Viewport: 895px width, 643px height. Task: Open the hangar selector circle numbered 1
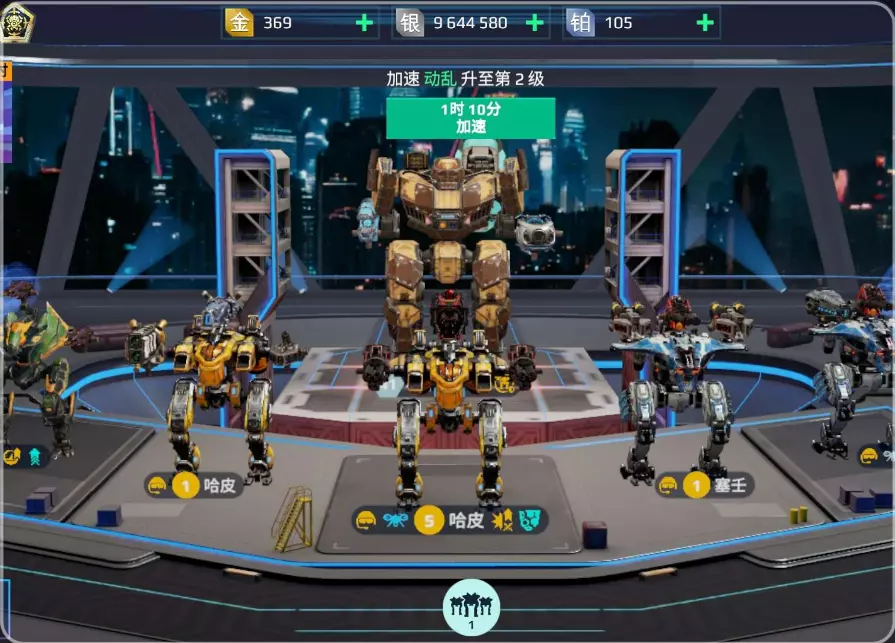[471, 607]
